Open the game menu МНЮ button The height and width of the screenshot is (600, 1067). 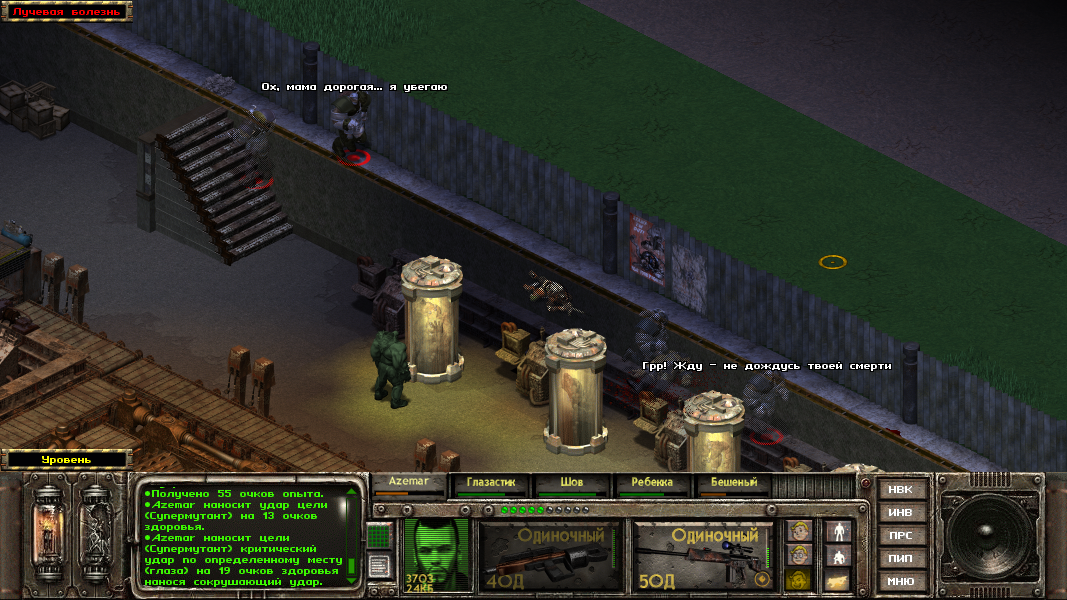(901, 581)
